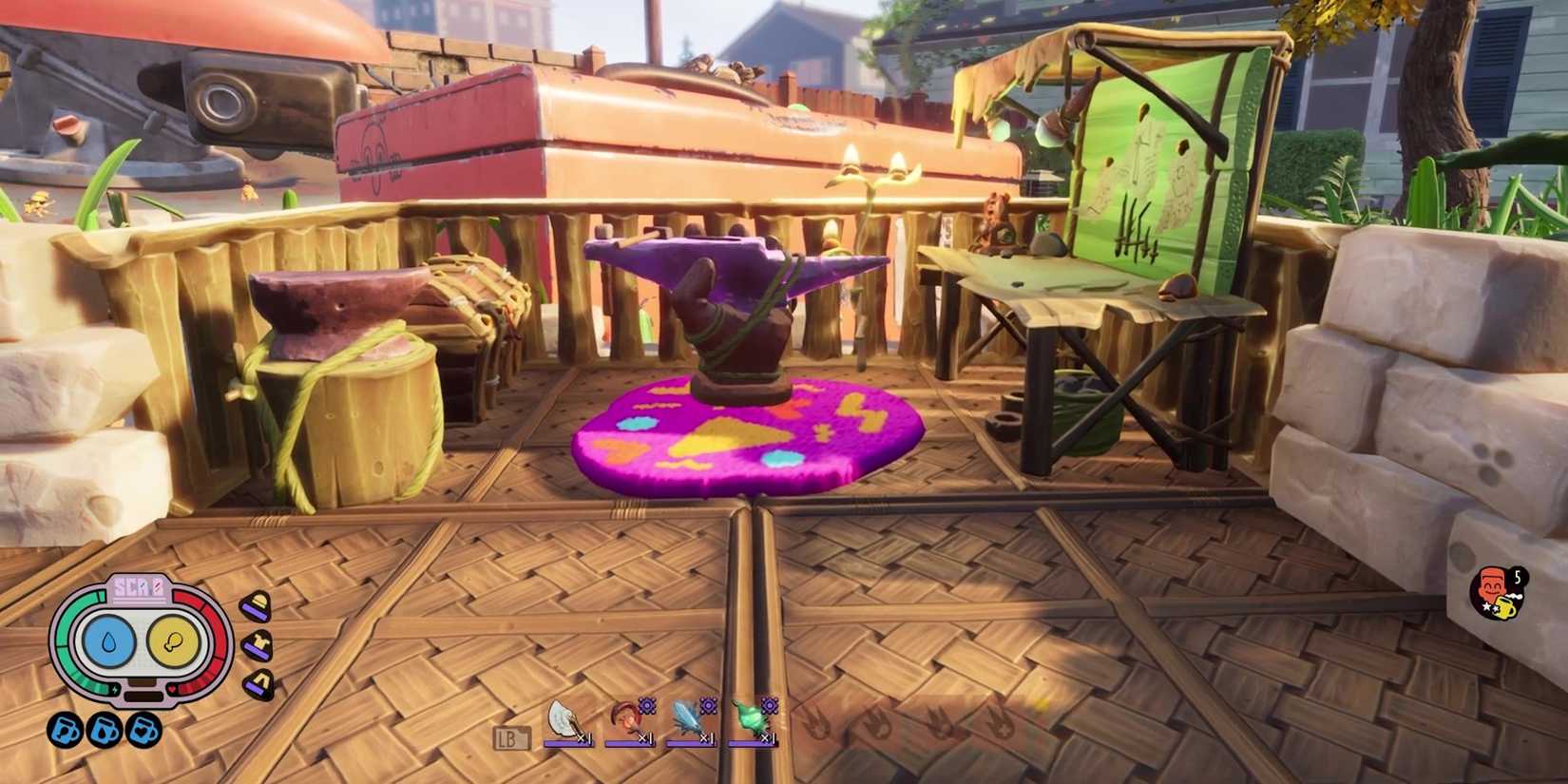Click the yellow hunger icon on the status gauge
The image size is (1568, 784).
pyautogui.click(x=173, y=641)
